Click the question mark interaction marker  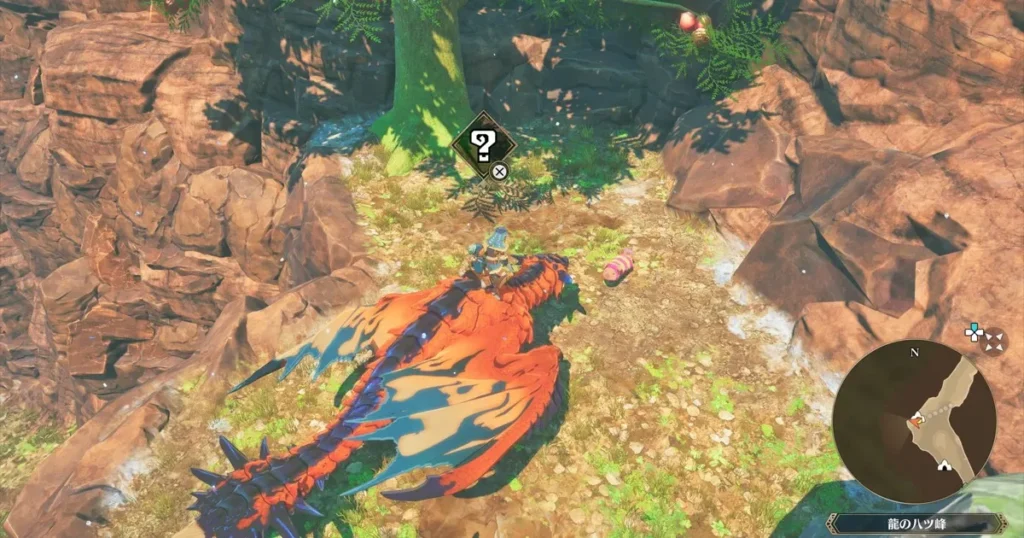[x=483, y=146]
